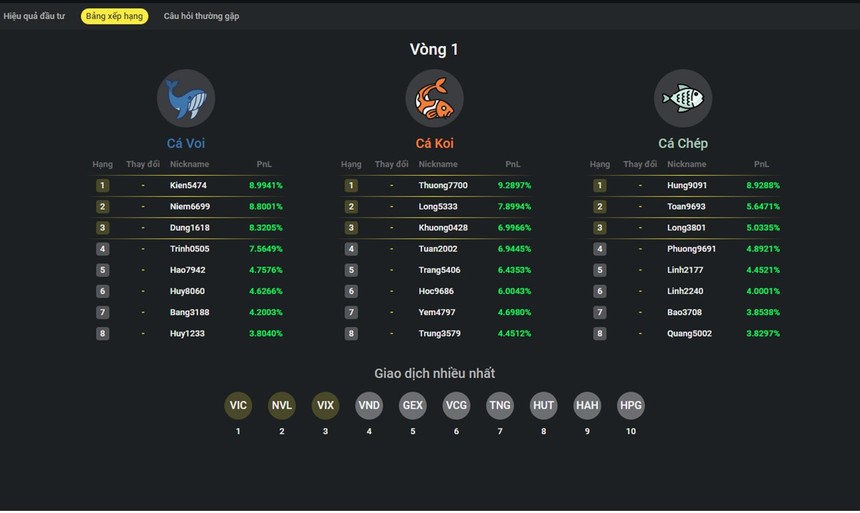Open the Câu hỏi thường gặp tab
Screen dimensions: 860x513
coord(201,16)
